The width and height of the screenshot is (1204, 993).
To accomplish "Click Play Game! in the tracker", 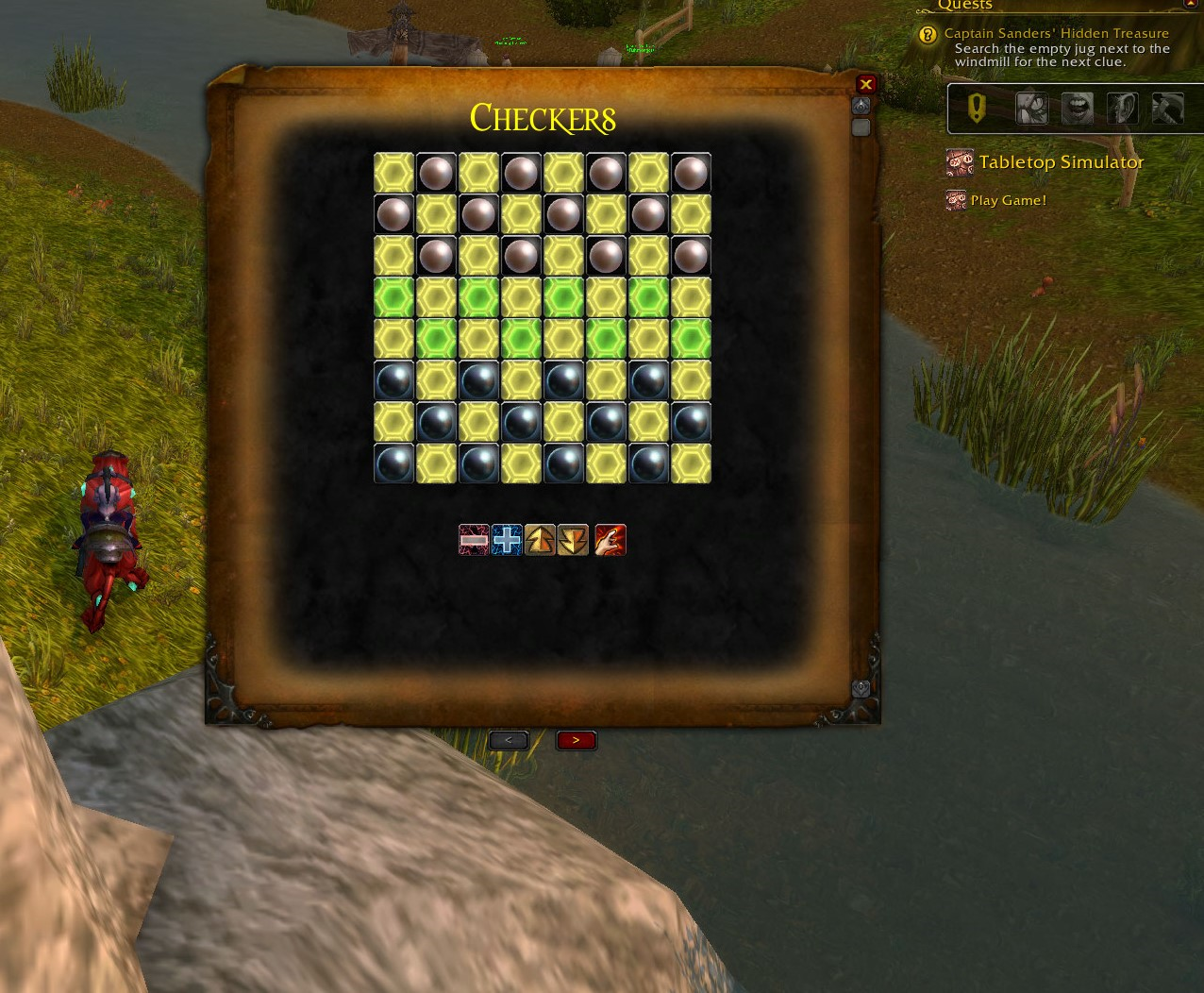I will point(1008,200).
